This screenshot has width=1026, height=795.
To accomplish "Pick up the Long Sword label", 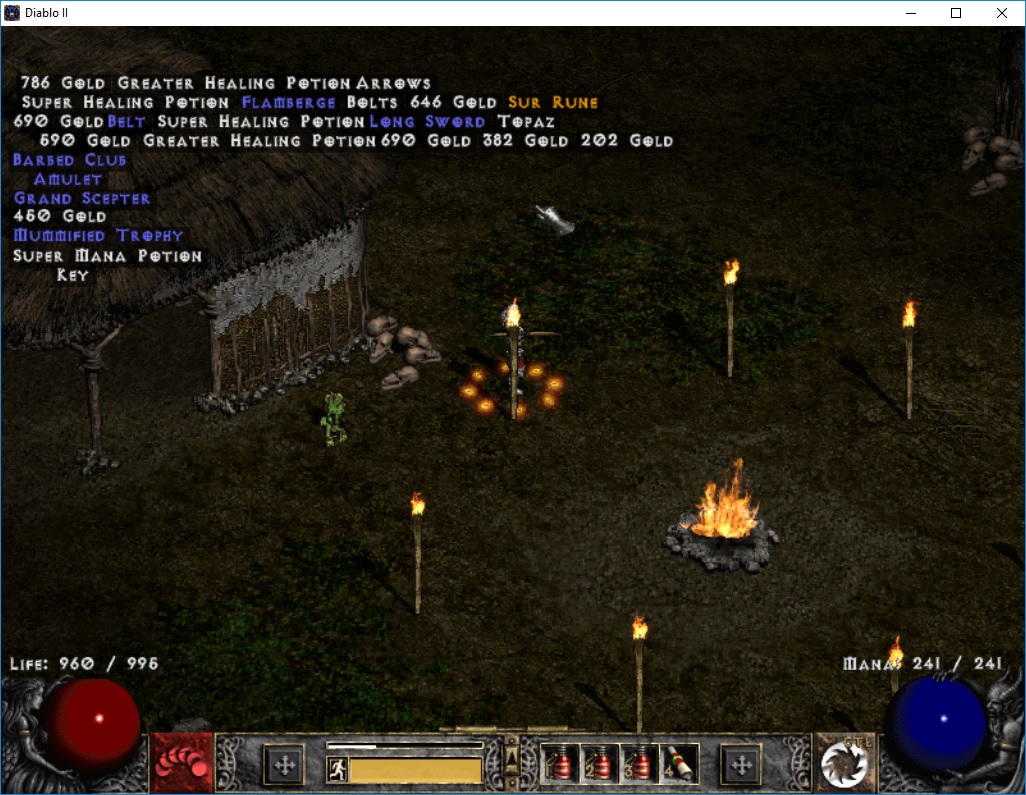I will click(427, 121).
